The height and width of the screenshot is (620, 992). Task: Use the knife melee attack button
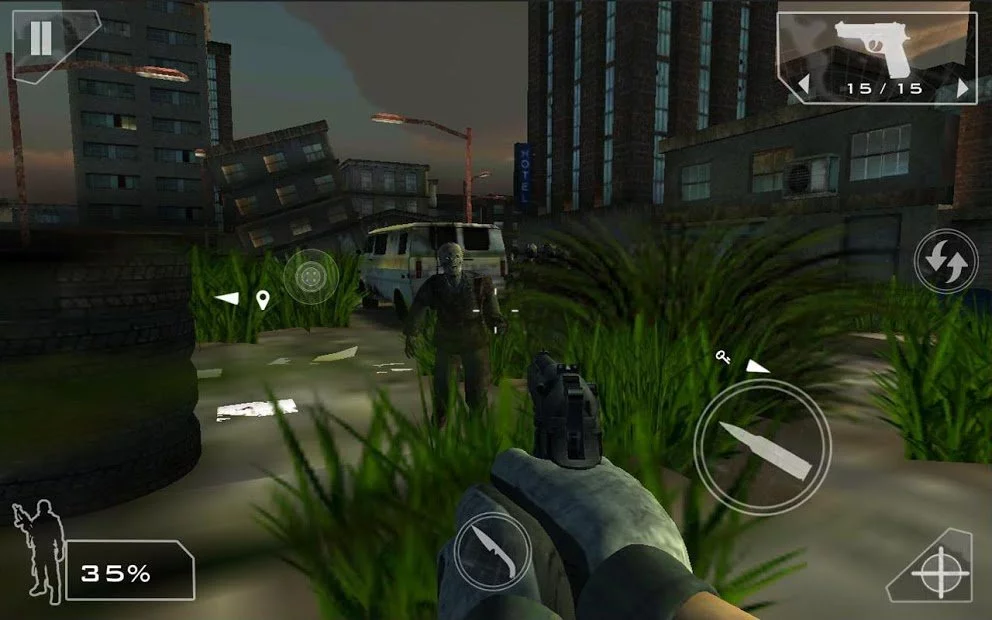click(491, 550)
